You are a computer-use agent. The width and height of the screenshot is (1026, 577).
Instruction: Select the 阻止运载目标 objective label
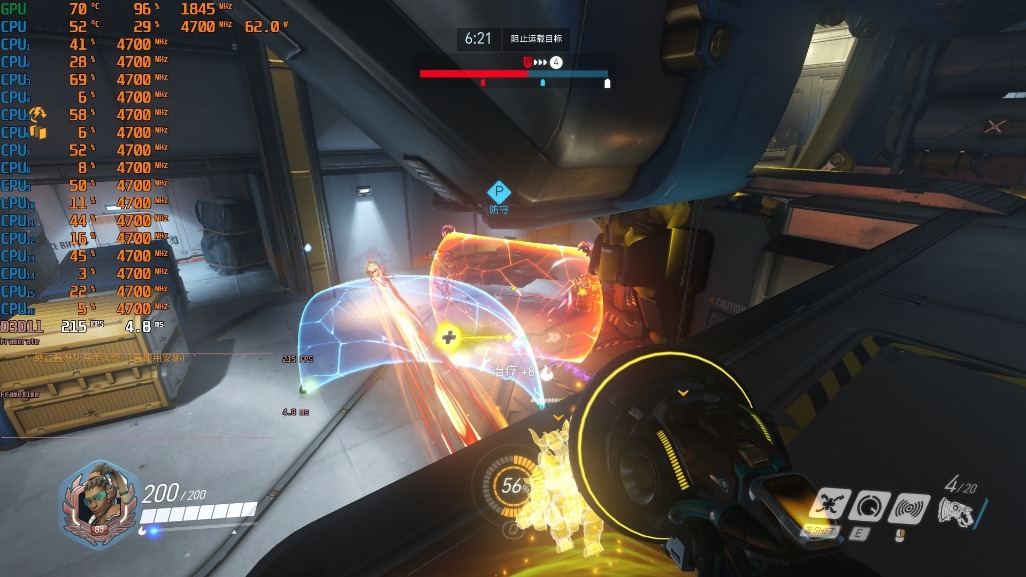click(x=535, y=39)
